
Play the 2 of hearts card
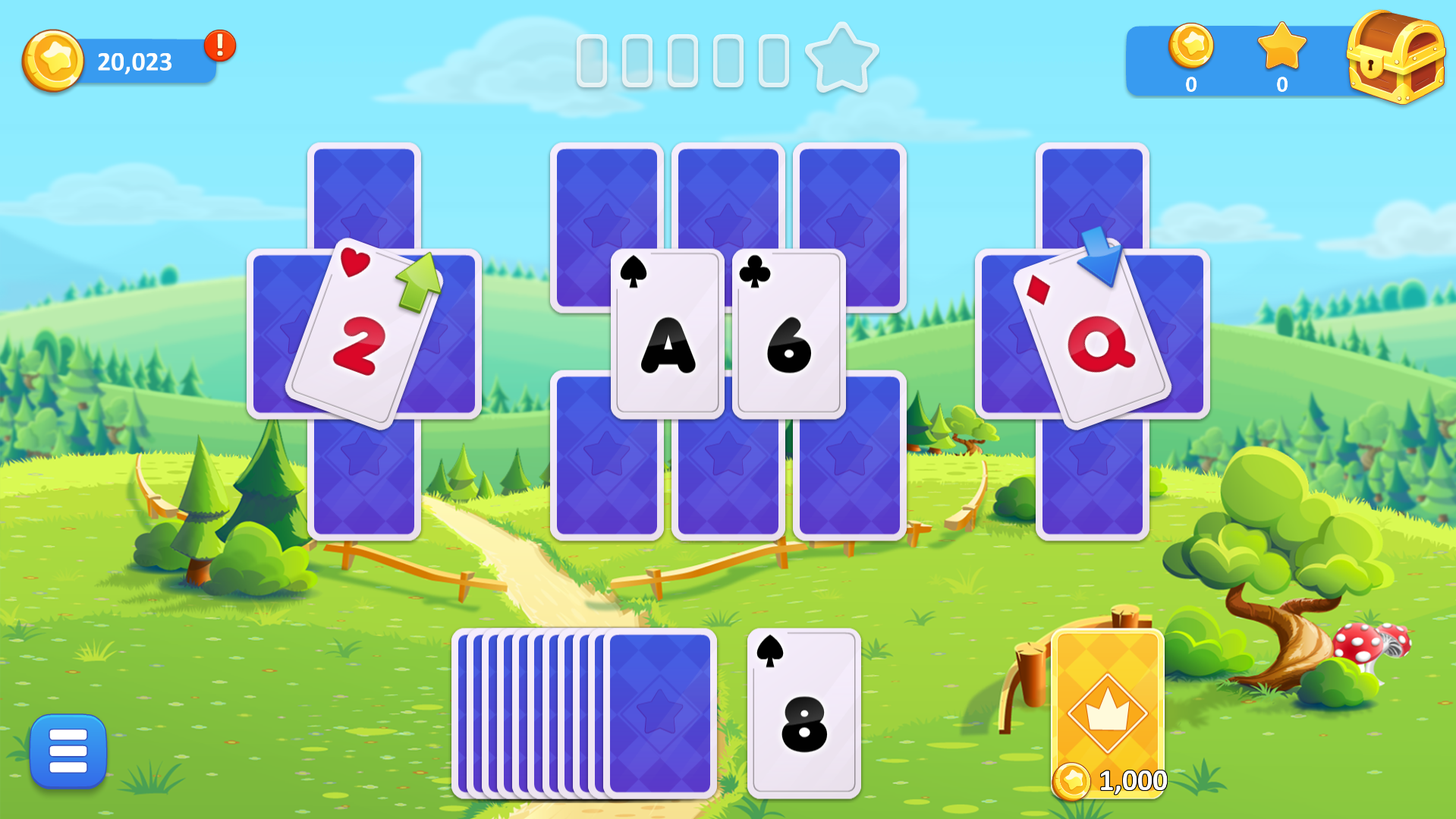click(x=360, y=338)
